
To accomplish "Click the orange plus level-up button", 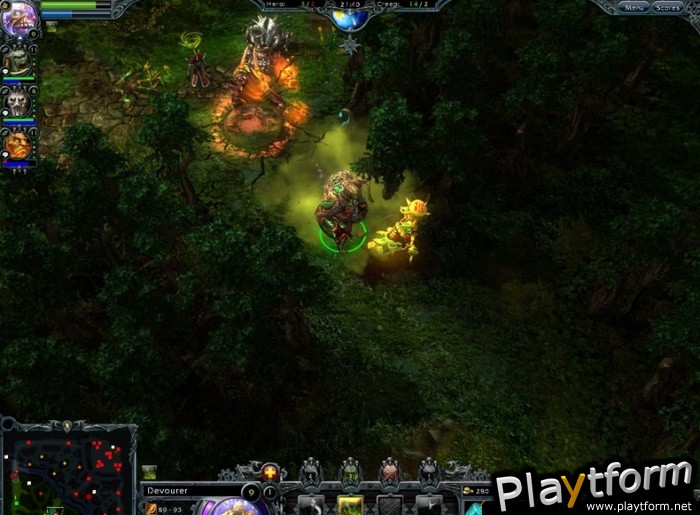I will (270, 472).
